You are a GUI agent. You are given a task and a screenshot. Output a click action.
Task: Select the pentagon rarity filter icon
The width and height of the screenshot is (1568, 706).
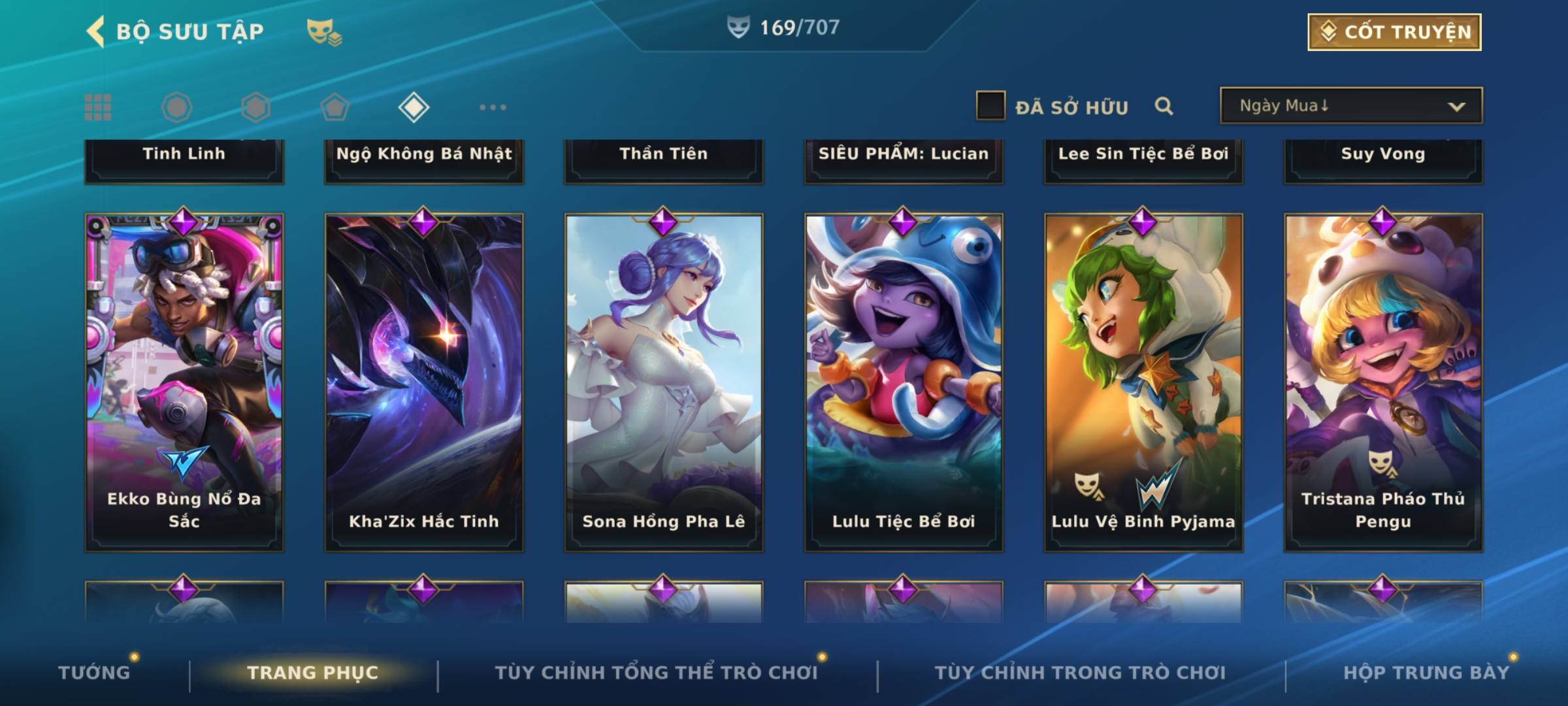coord(335,107)
